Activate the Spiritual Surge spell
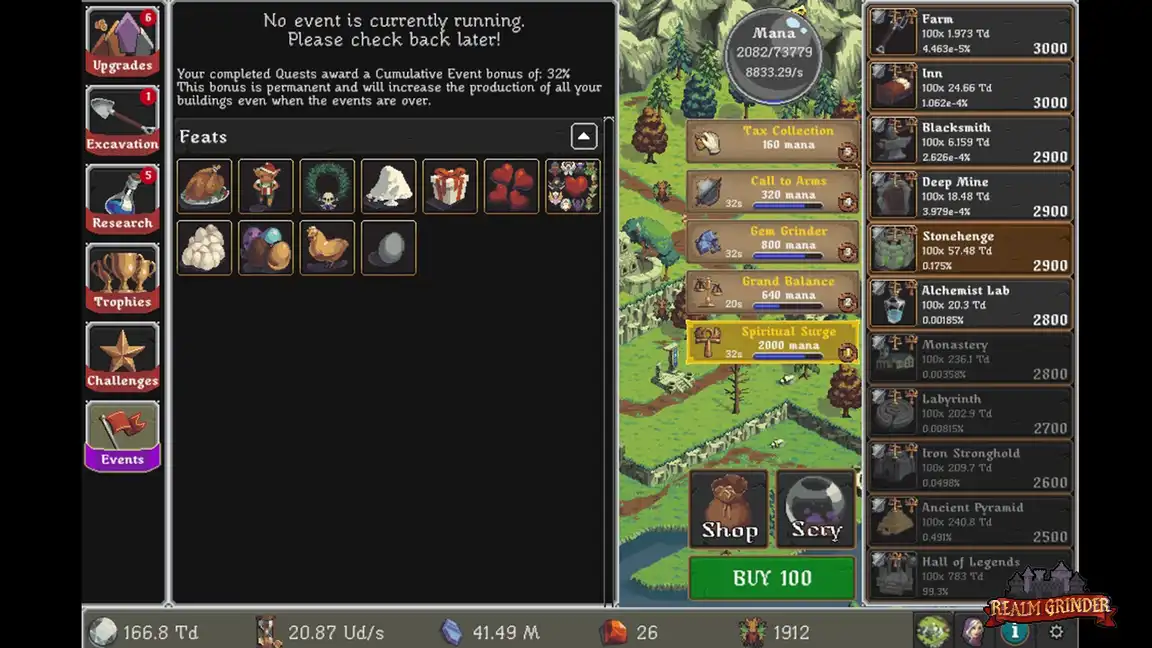 (x=772, y=342)
